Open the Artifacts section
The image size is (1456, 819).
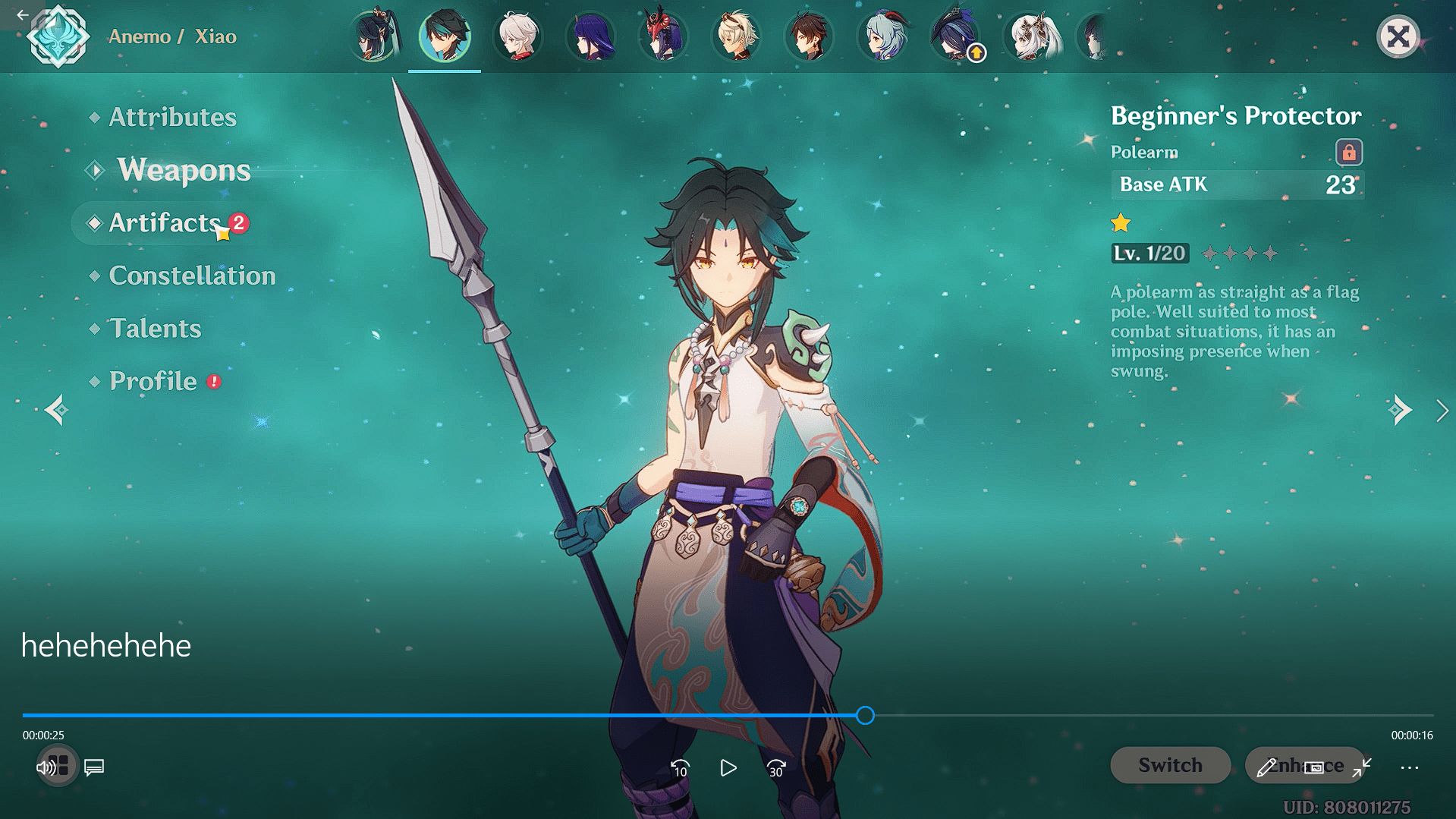165,223
